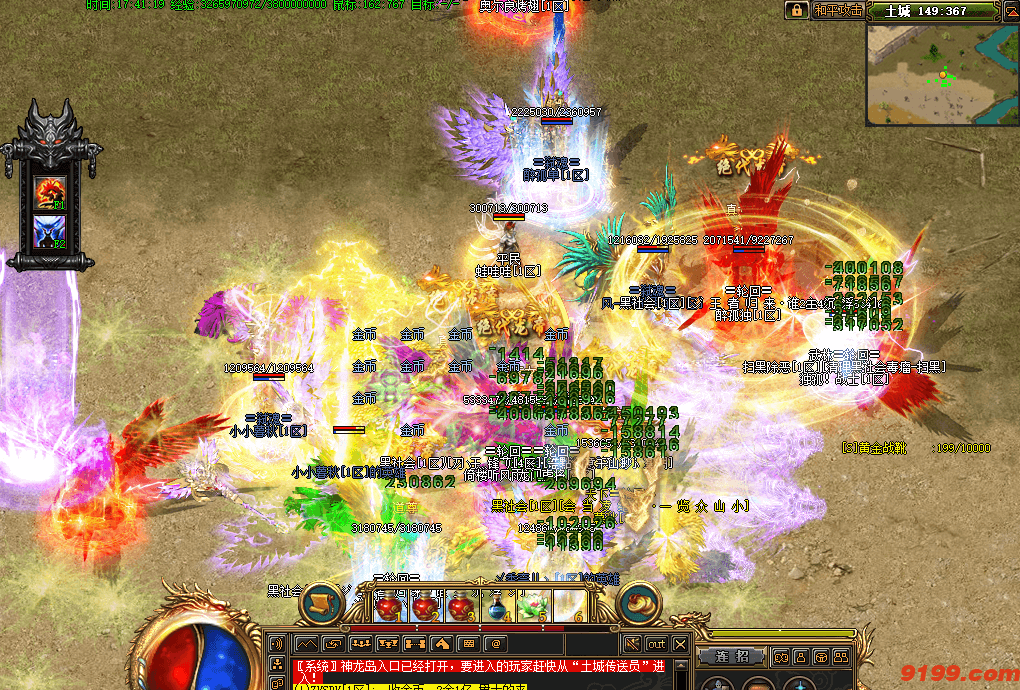Collapse the minimap with the red arrow button
The image size is (1020, 690).
(1007, 11)
